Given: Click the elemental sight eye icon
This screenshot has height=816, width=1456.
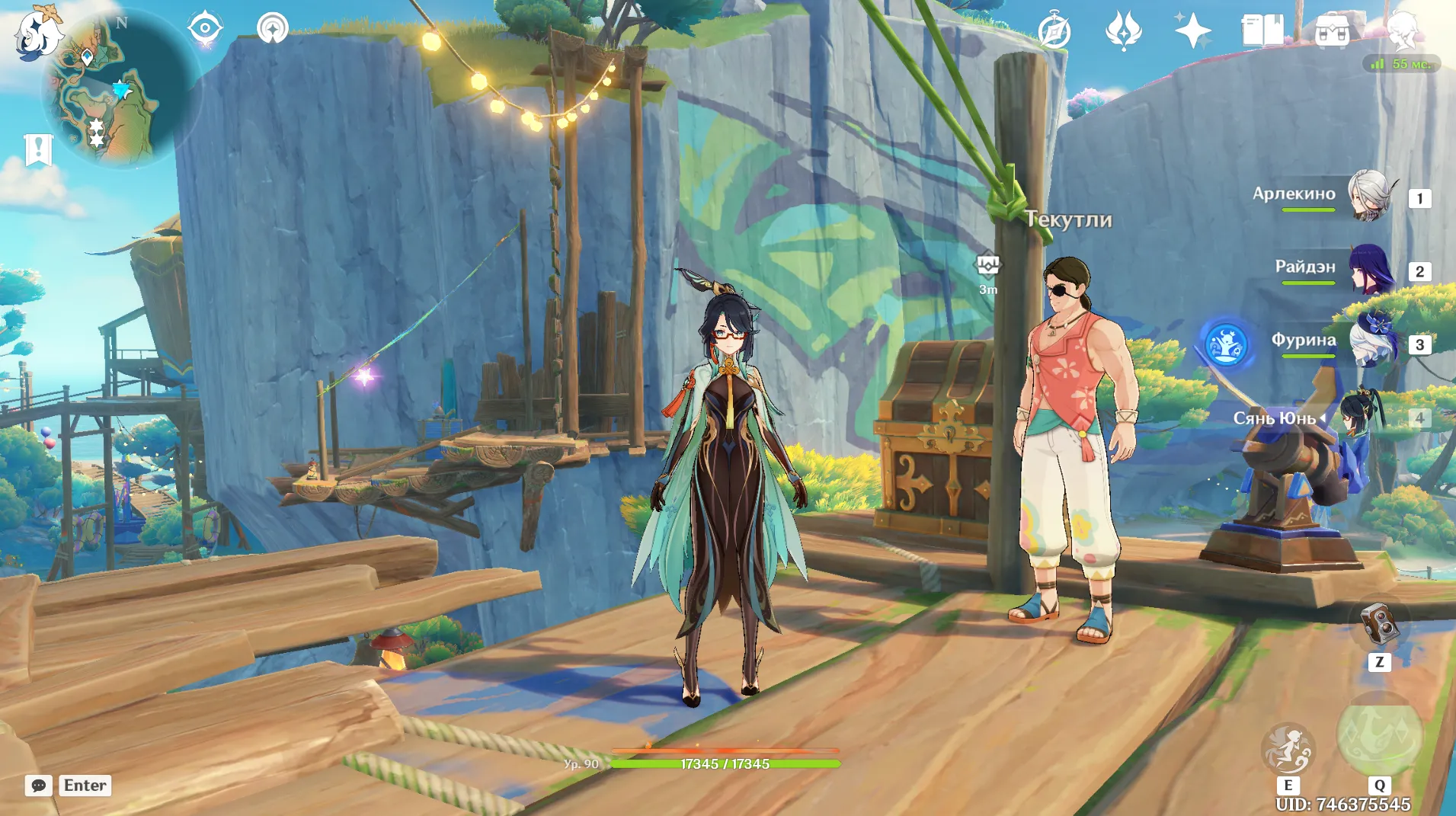Looking at the screenshot, I should (x=205, y=29).
